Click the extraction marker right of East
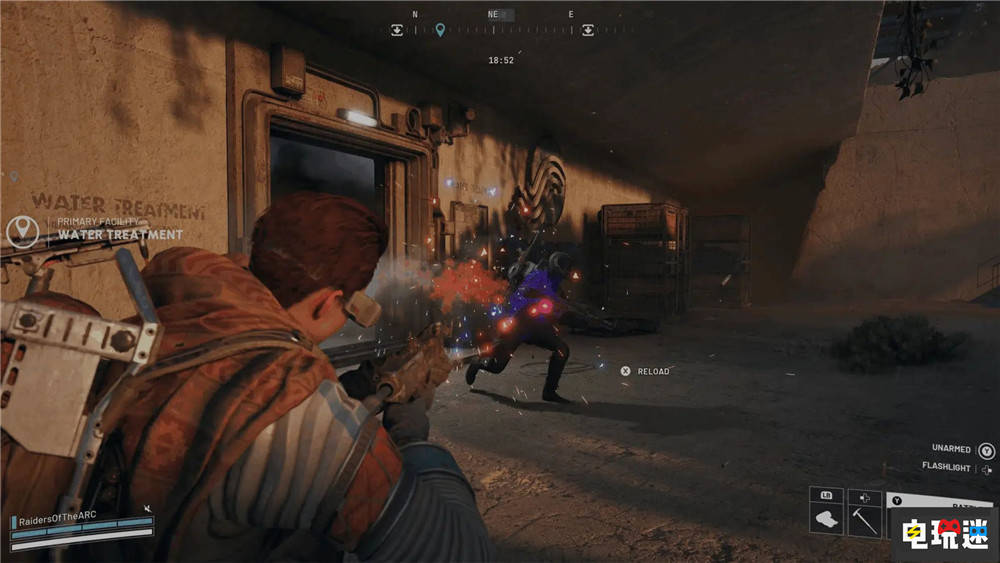 pyautogui.click(x=588, y=30)
